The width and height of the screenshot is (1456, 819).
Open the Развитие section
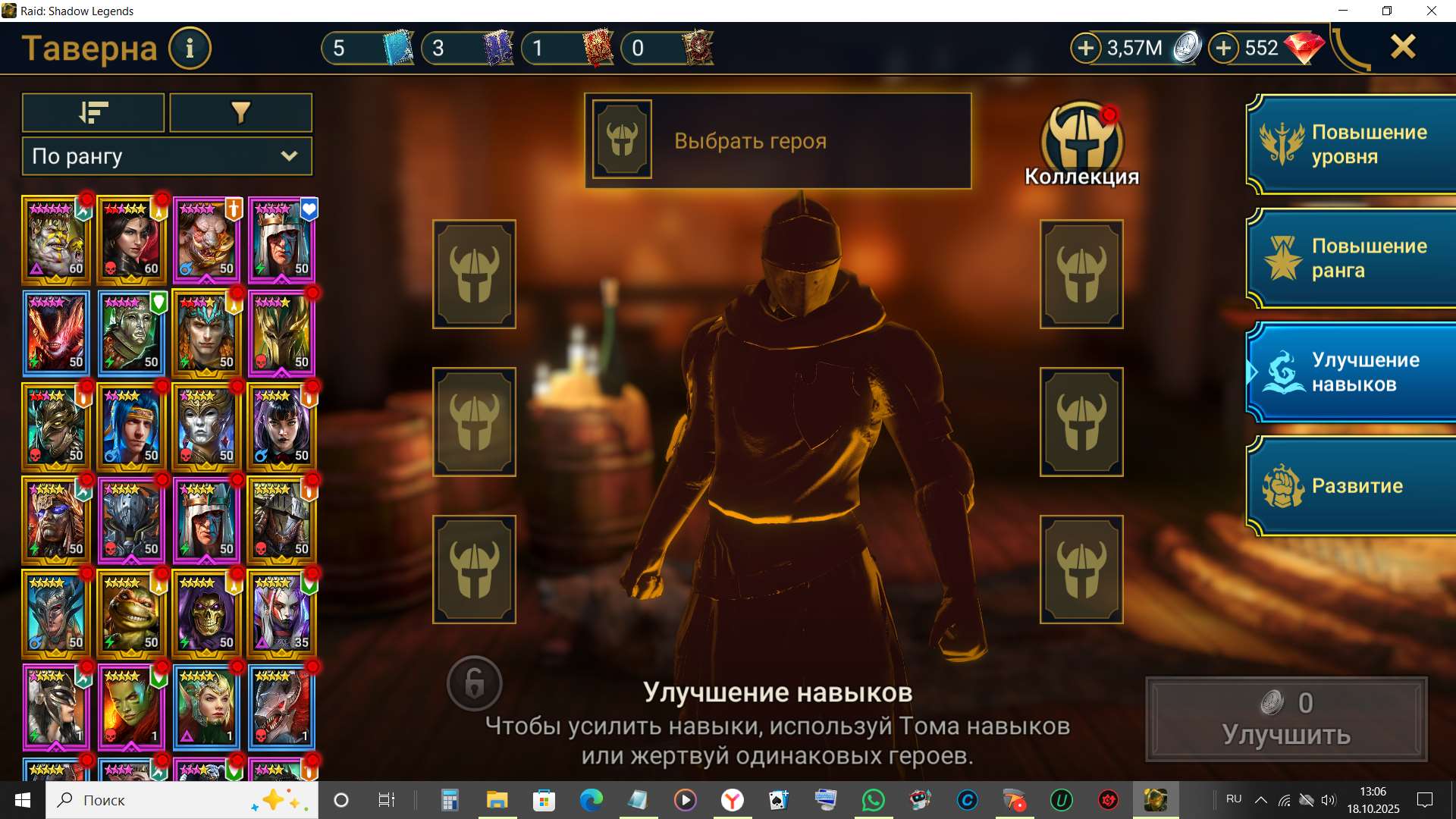1357,486
